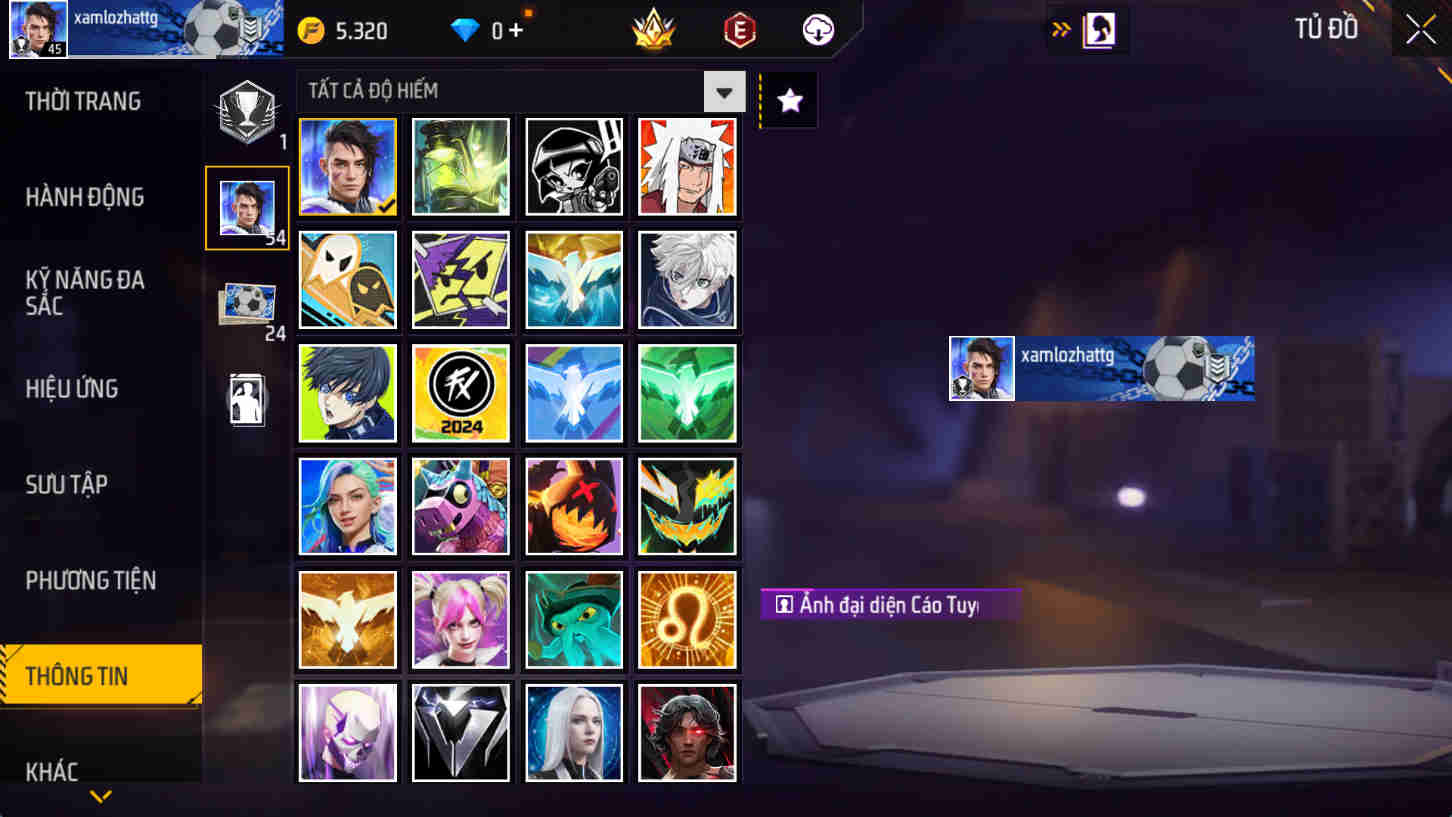Select the profile card category icon

pos(247,398)
